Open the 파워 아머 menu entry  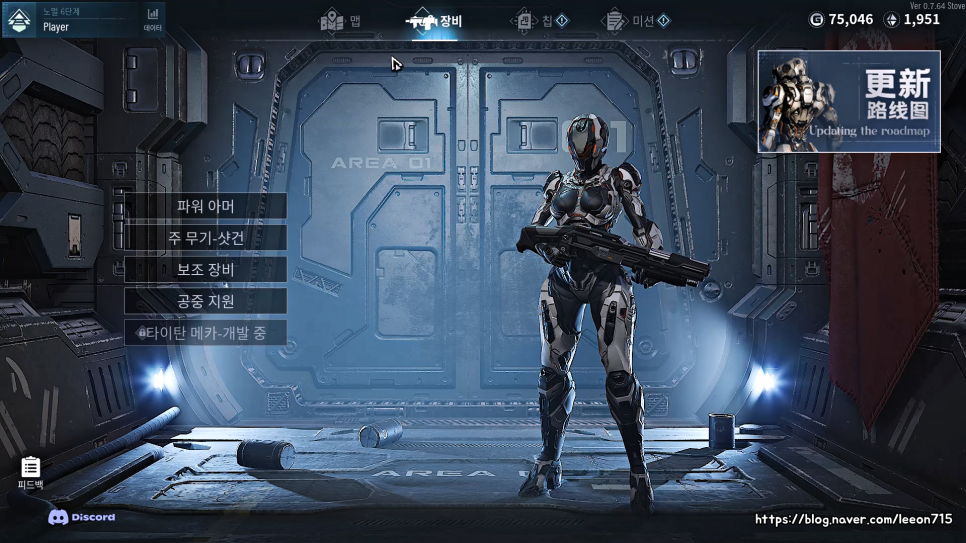click(x=205, y=206)
